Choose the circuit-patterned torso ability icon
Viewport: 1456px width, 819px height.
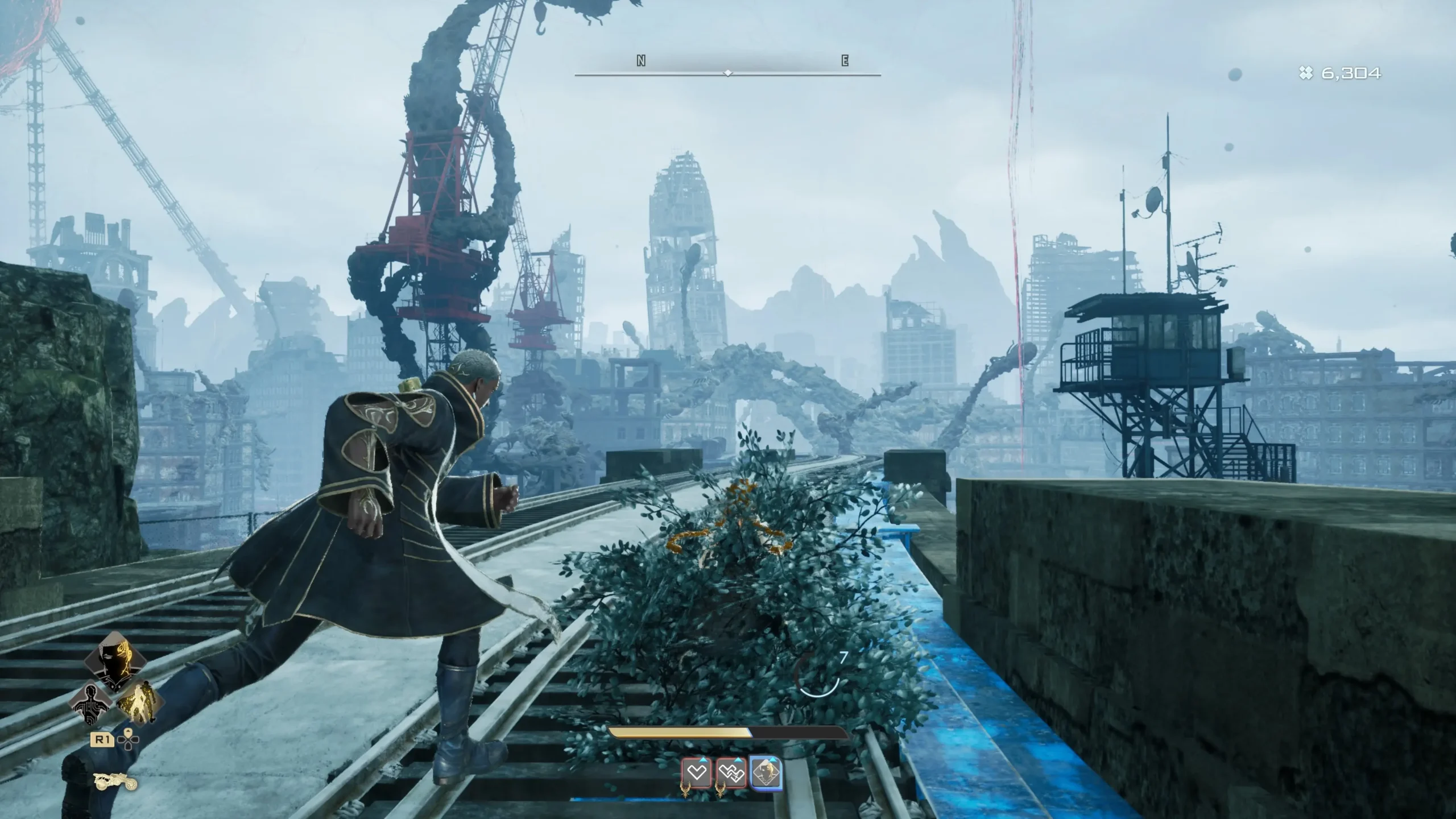pyautogui.click(x=92, y=705)
